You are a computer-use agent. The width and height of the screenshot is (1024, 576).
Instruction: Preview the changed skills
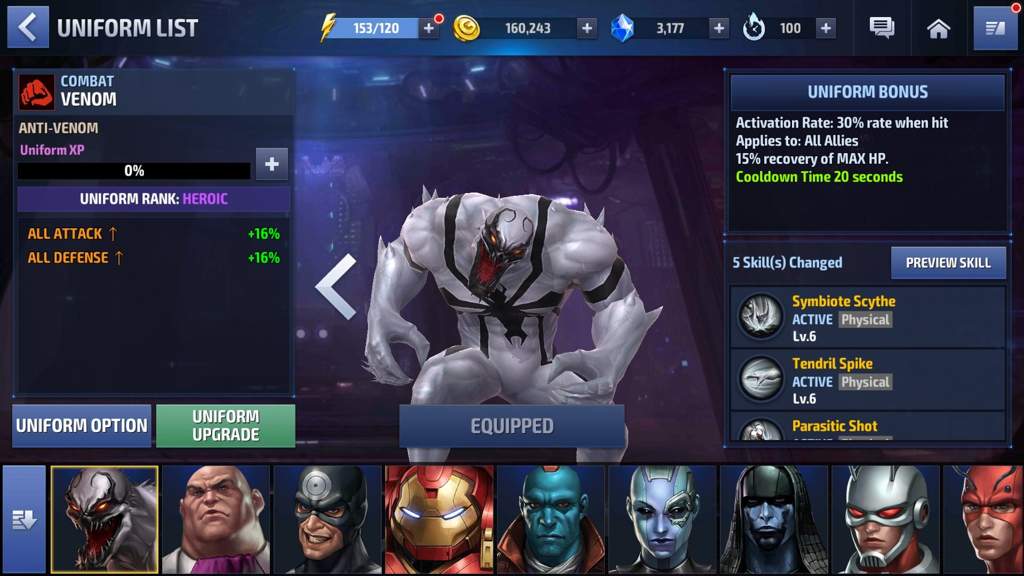(x=947, y=263)
